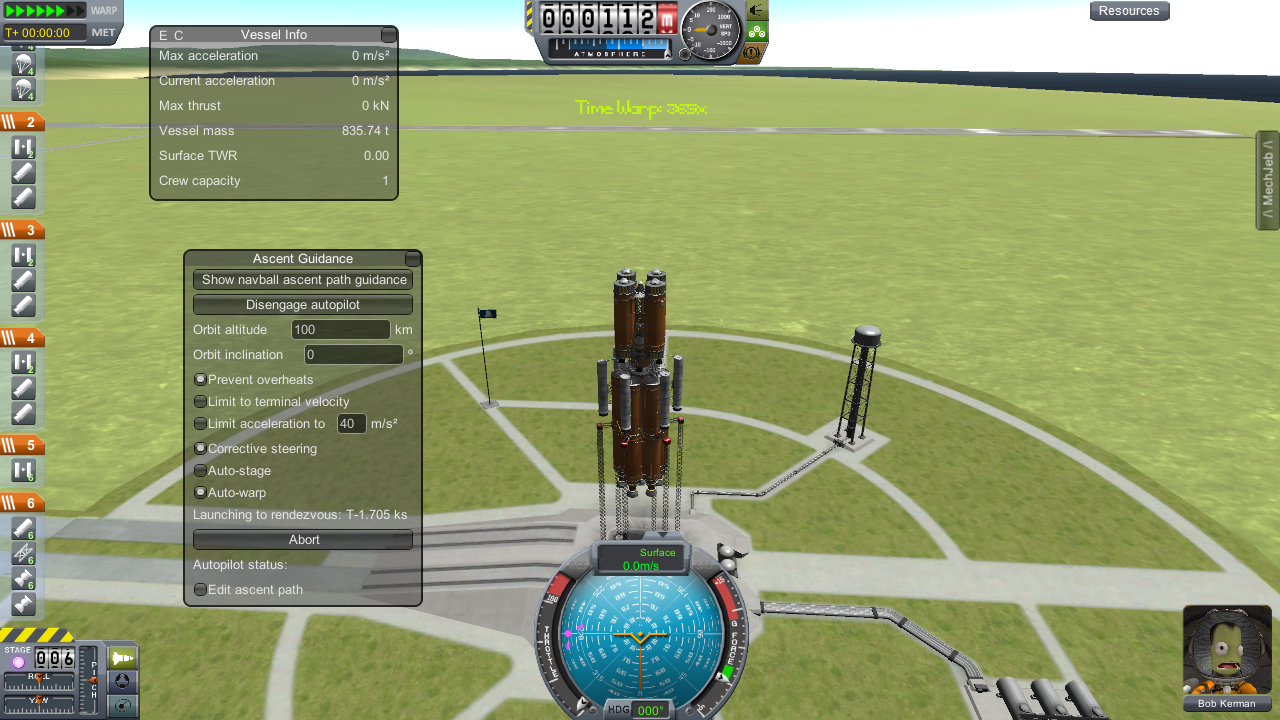The height and width of the screenshot is (720, 1280).
Task: Toggle Prevent overheats option
Action: pos(201,380)
